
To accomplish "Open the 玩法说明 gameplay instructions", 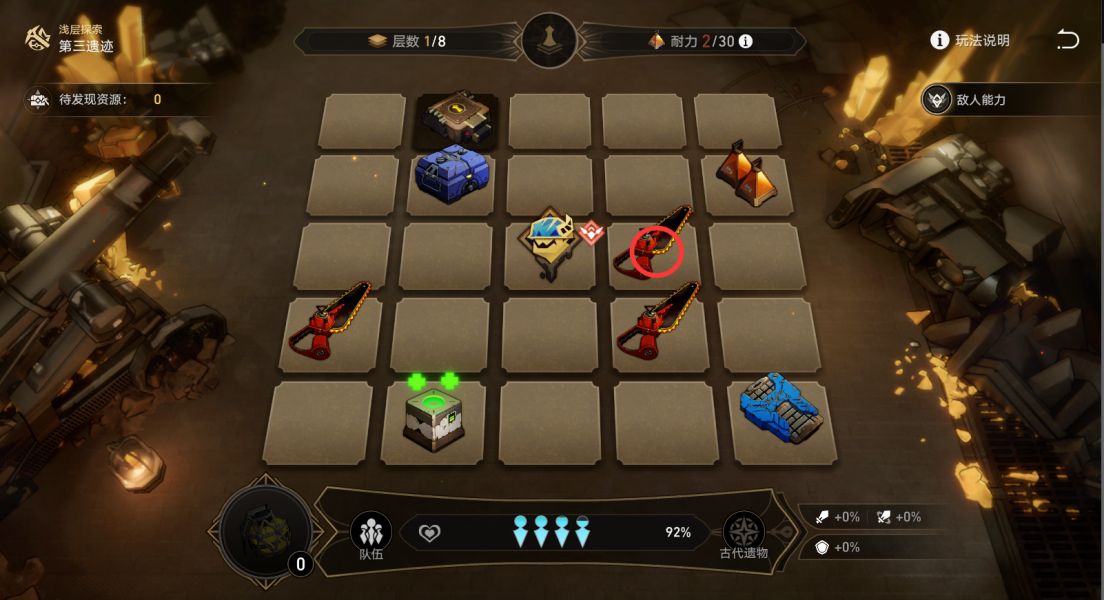I will coord(970,40).
